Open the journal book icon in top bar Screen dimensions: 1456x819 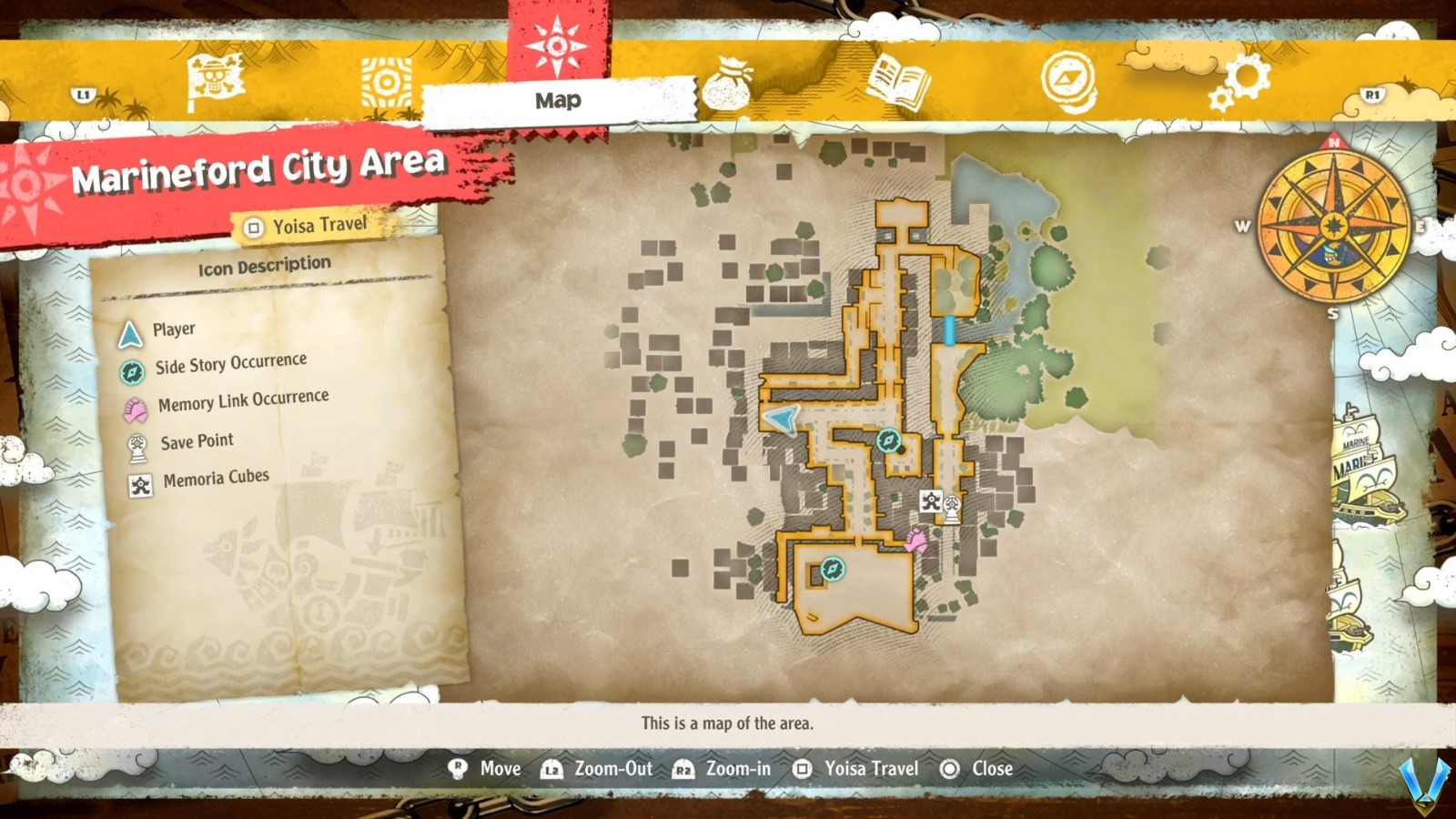(896, 77)
